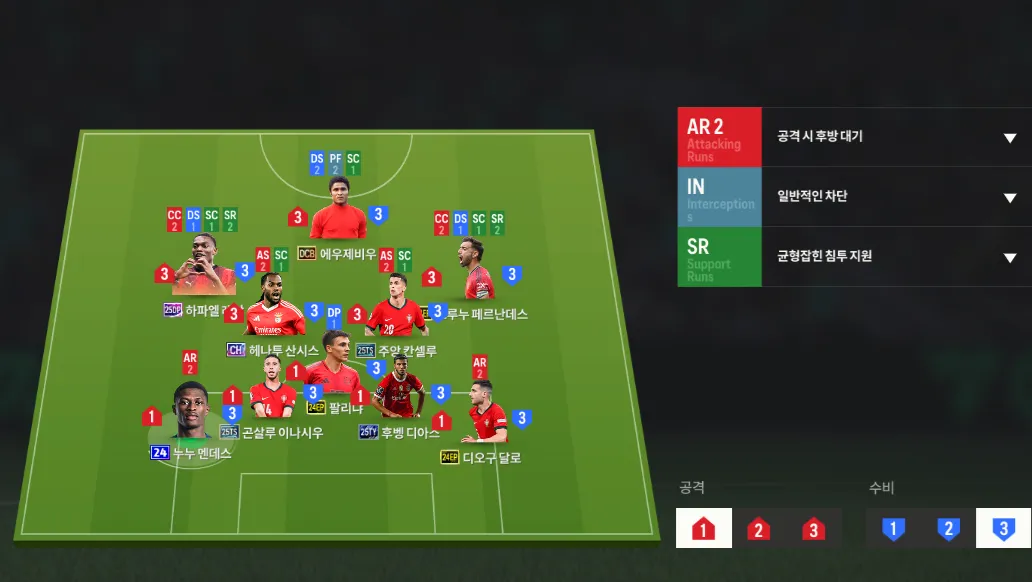This screenshot has height=582, width=1032.
Task: Set 수비 (defense) level to 2
Action: tap(948, 529)
